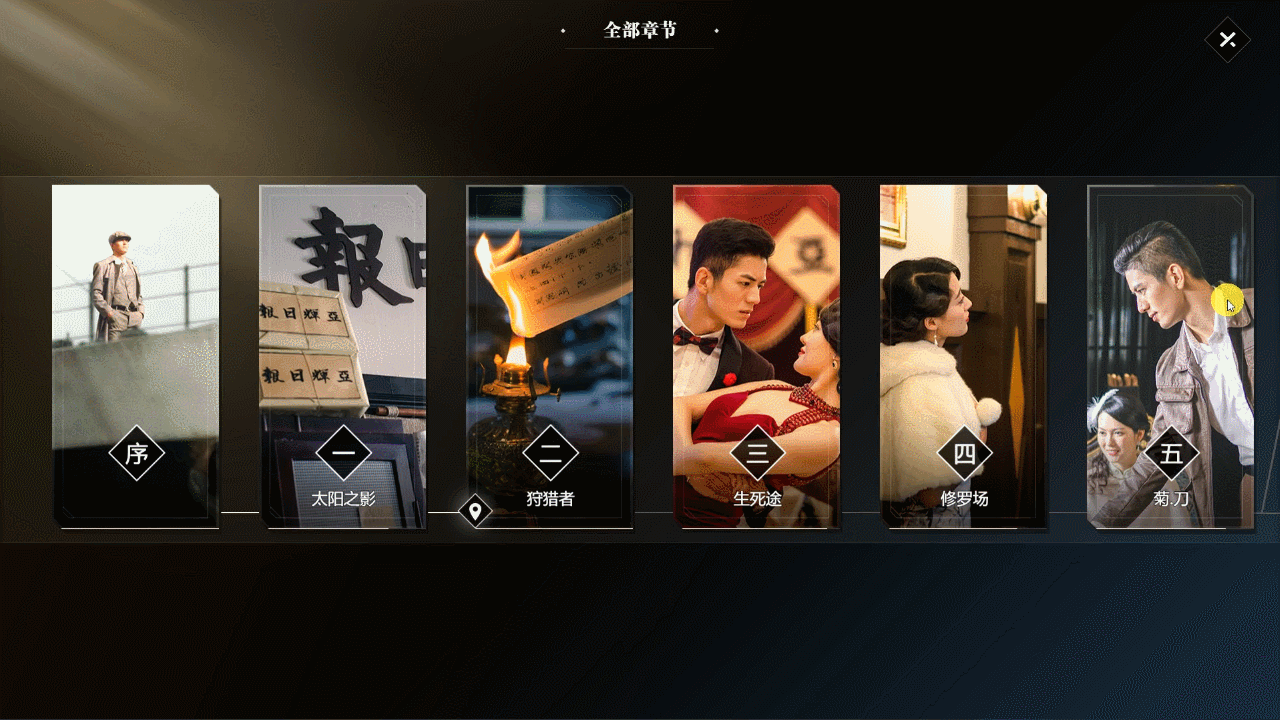The image size is (1280, 720).
Task: Close the all chapters screen
Action: [1227, 40]
